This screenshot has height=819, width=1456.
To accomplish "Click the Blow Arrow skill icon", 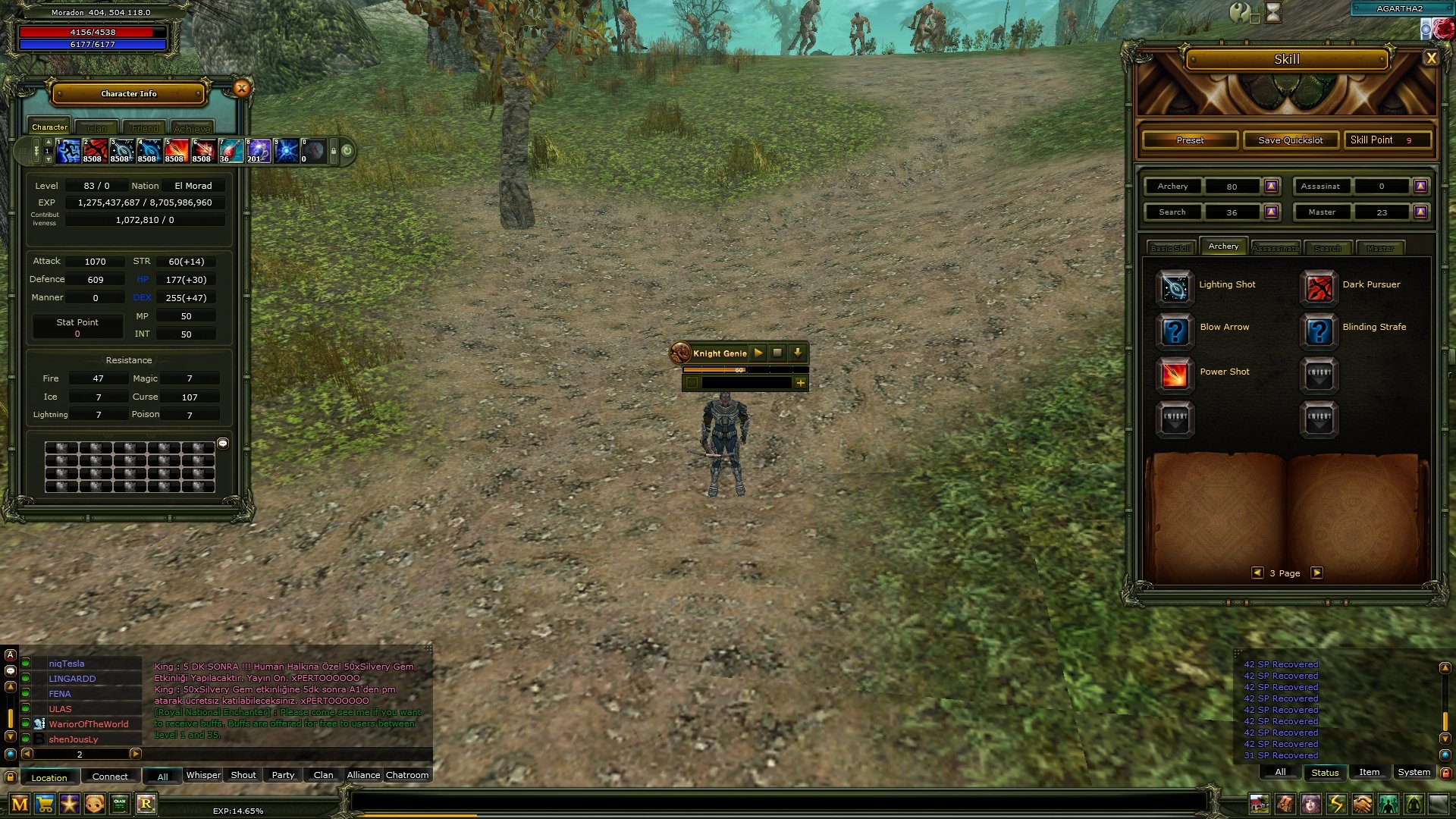I will tap(1174, 332).
